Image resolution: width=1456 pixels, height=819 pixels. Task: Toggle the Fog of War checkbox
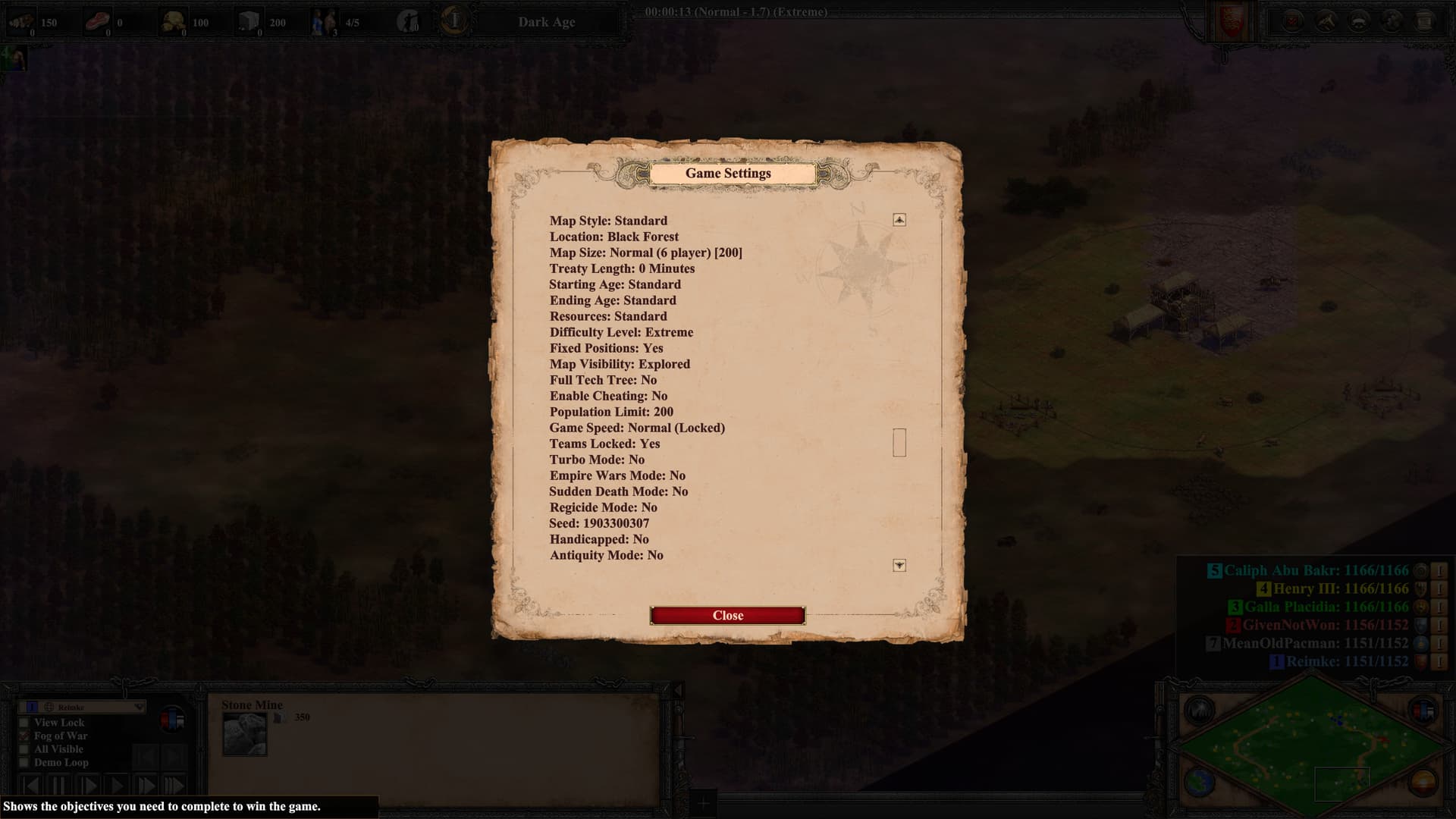tap(24, 736)
